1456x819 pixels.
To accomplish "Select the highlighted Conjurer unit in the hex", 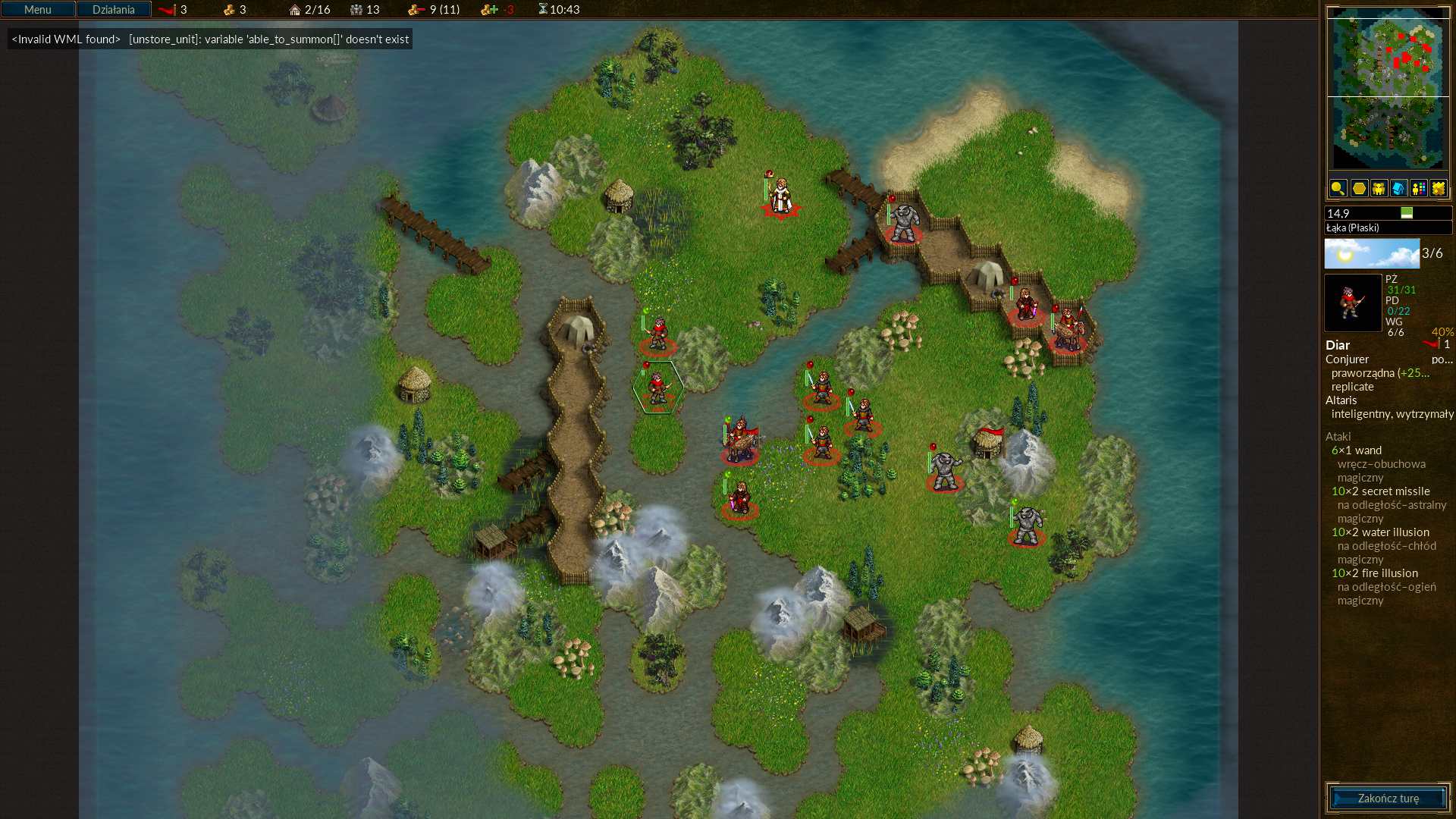I will click(657, 388).
